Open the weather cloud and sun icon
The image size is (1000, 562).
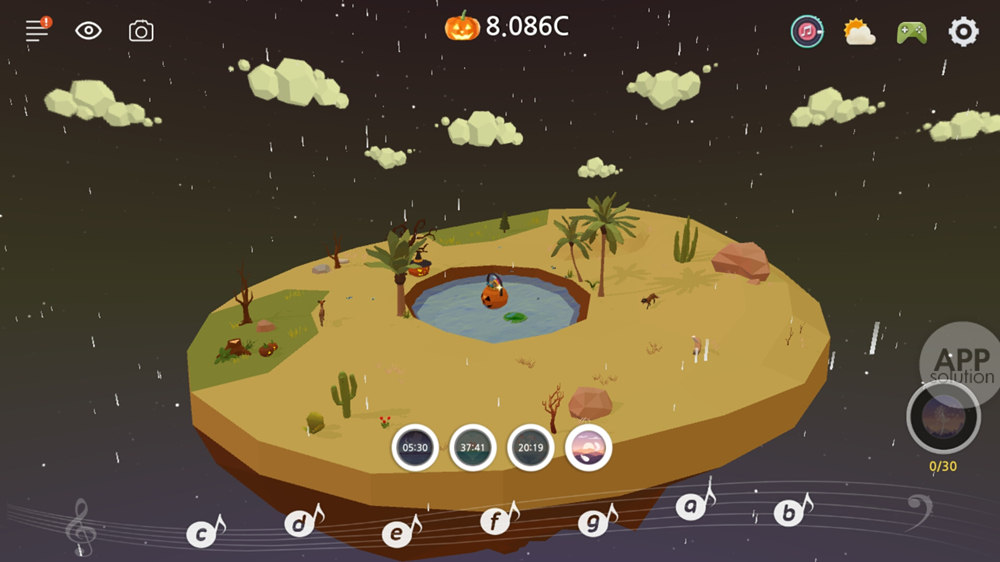pyautogui.click(x=859, y=32)
